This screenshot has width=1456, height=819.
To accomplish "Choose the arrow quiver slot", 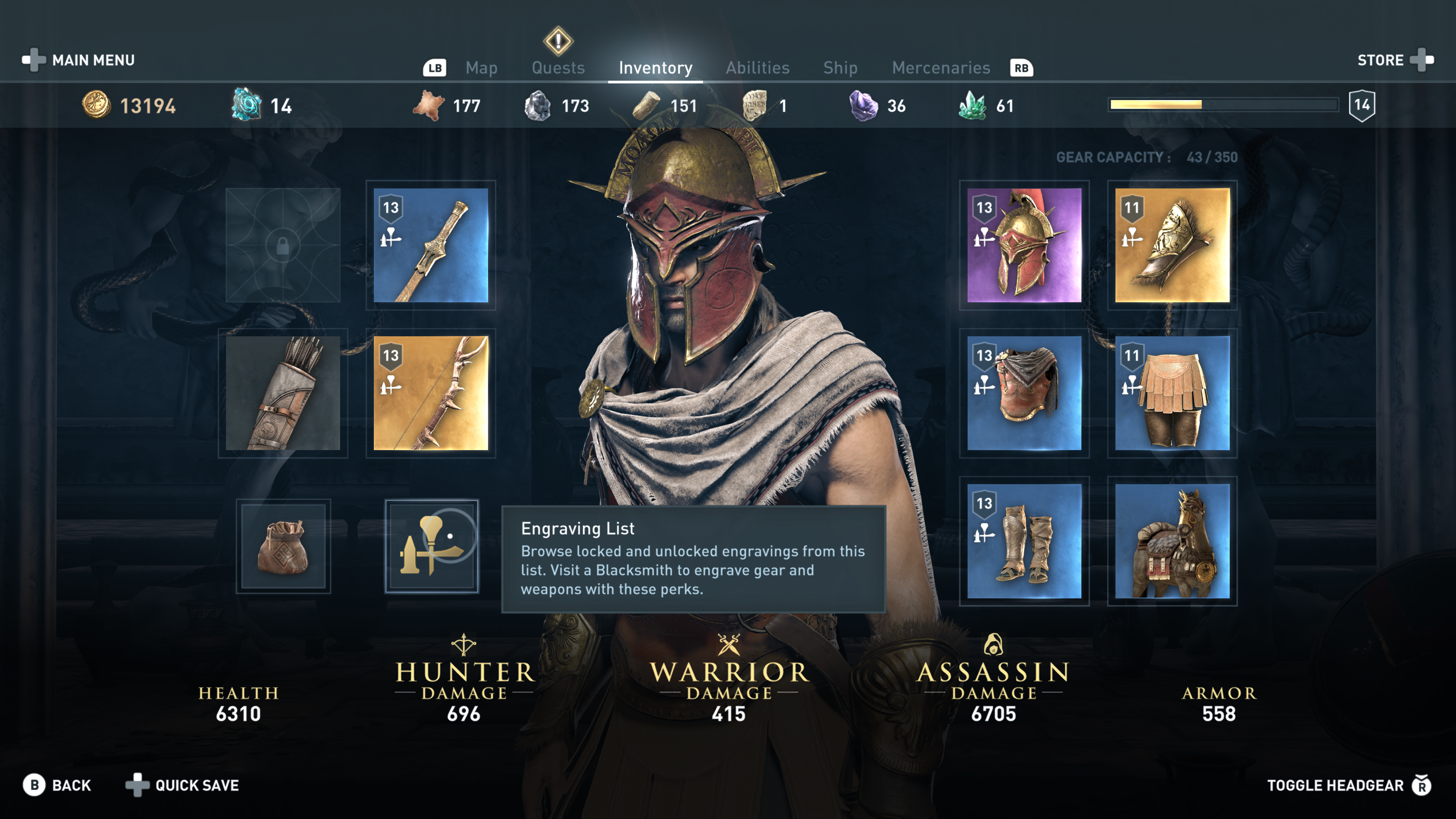I will click(x=282, y=394).
